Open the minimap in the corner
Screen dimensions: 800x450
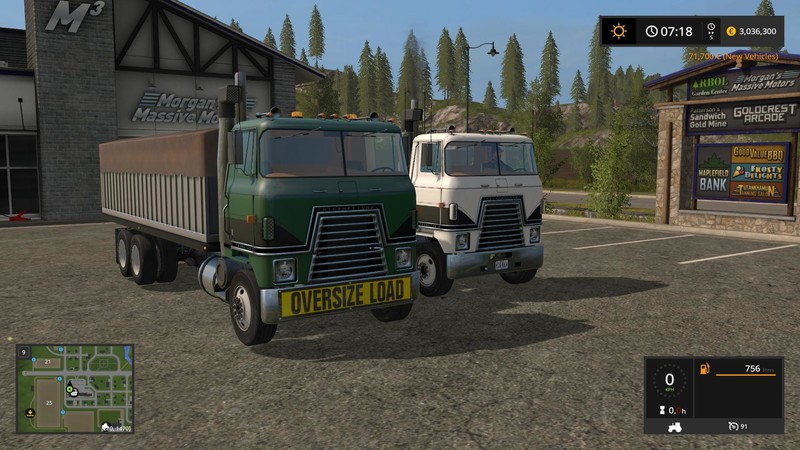(x=74, y=389)
